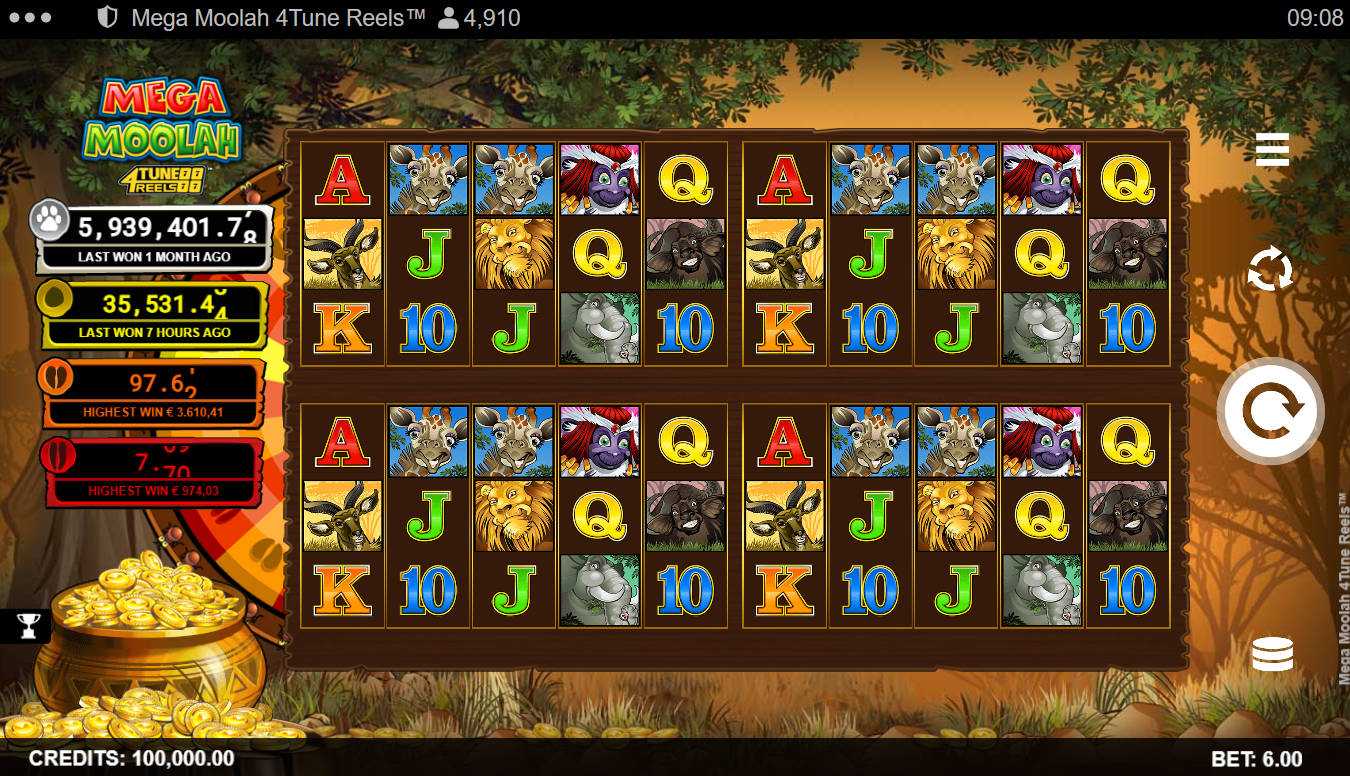Select the yellow Major jackpot counter
The image size is (1350, 776).
(153, 312)
